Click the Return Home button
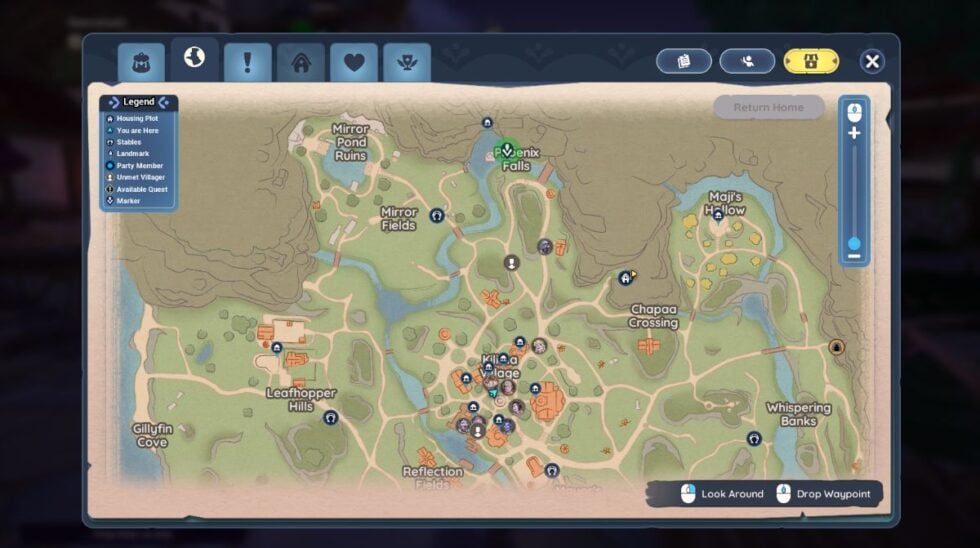 pos(768,107)
